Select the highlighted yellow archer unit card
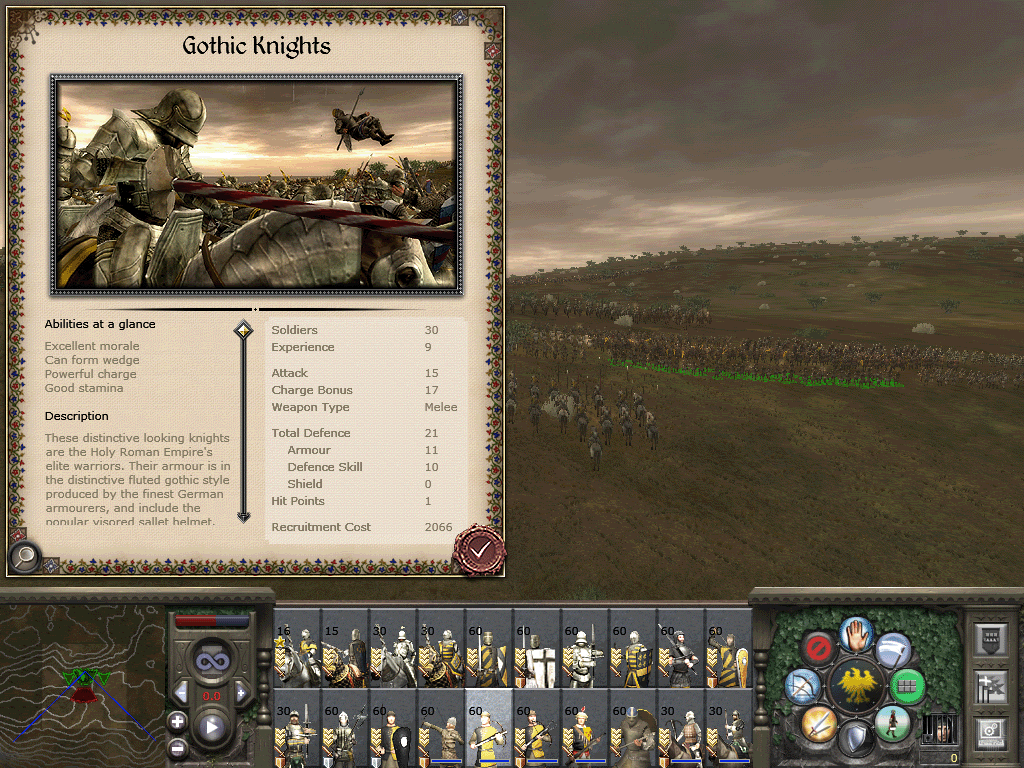The image size is (1024, 768). point(489,728)
